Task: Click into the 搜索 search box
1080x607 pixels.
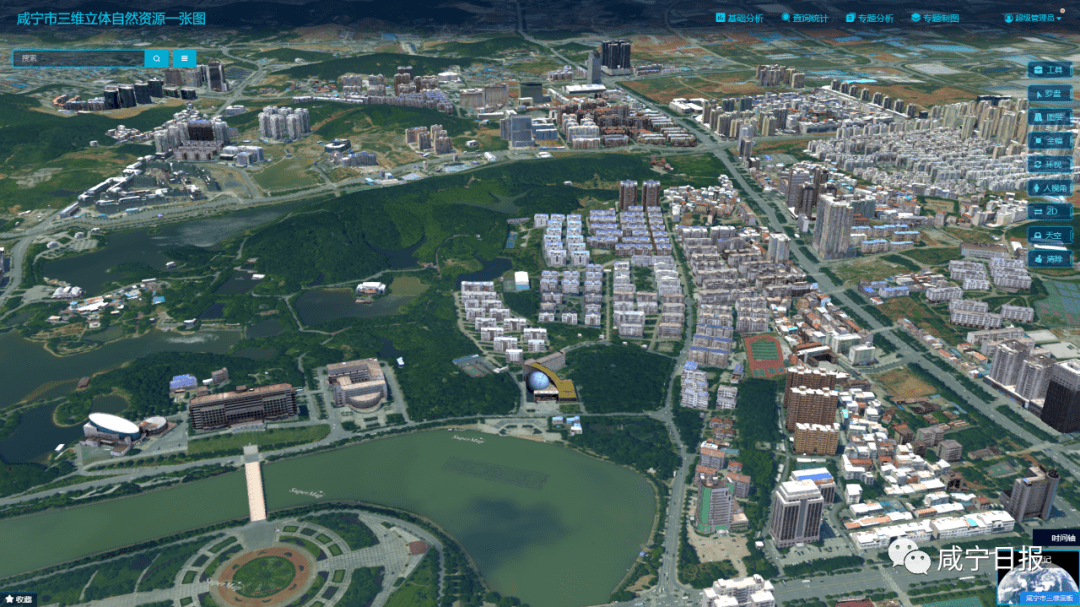Action: tap(80, 58)
